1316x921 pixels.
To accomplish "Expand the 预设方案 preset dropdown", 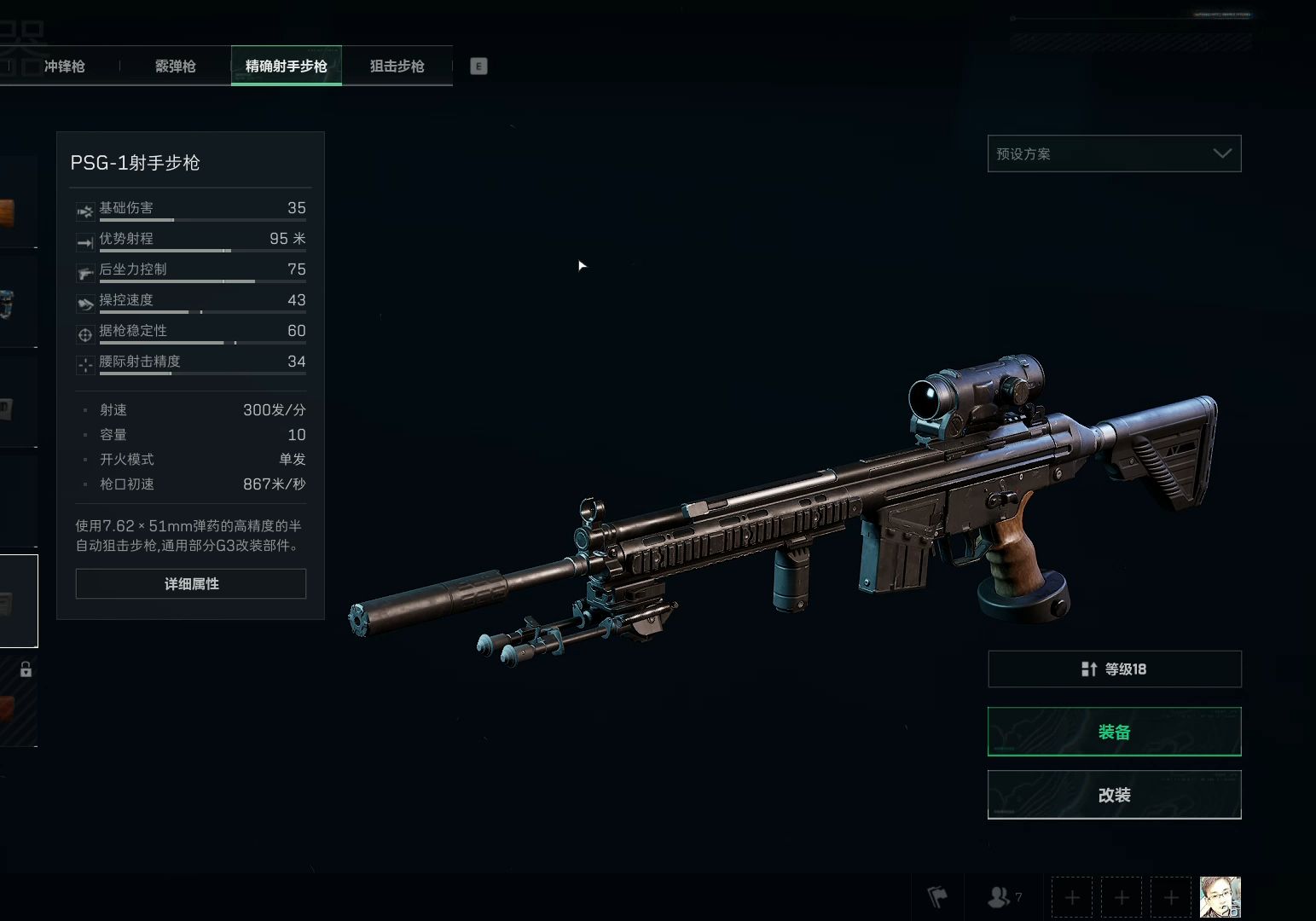I will coord(1114,153).
